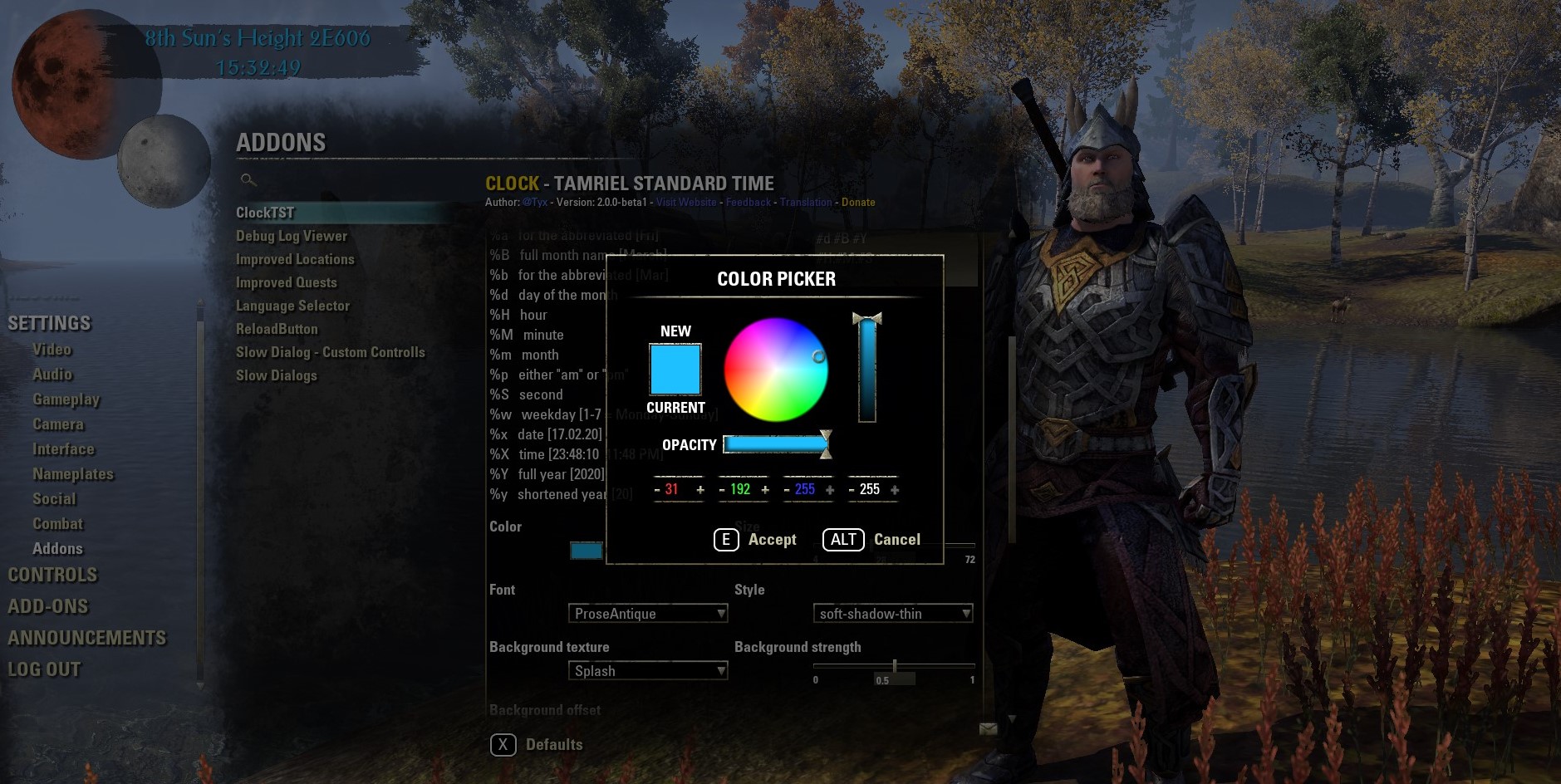The width and height of the screenshot is (1561, 784).
Task: Open the soft-shadow-thin Style dropdown
Action: 893,613
